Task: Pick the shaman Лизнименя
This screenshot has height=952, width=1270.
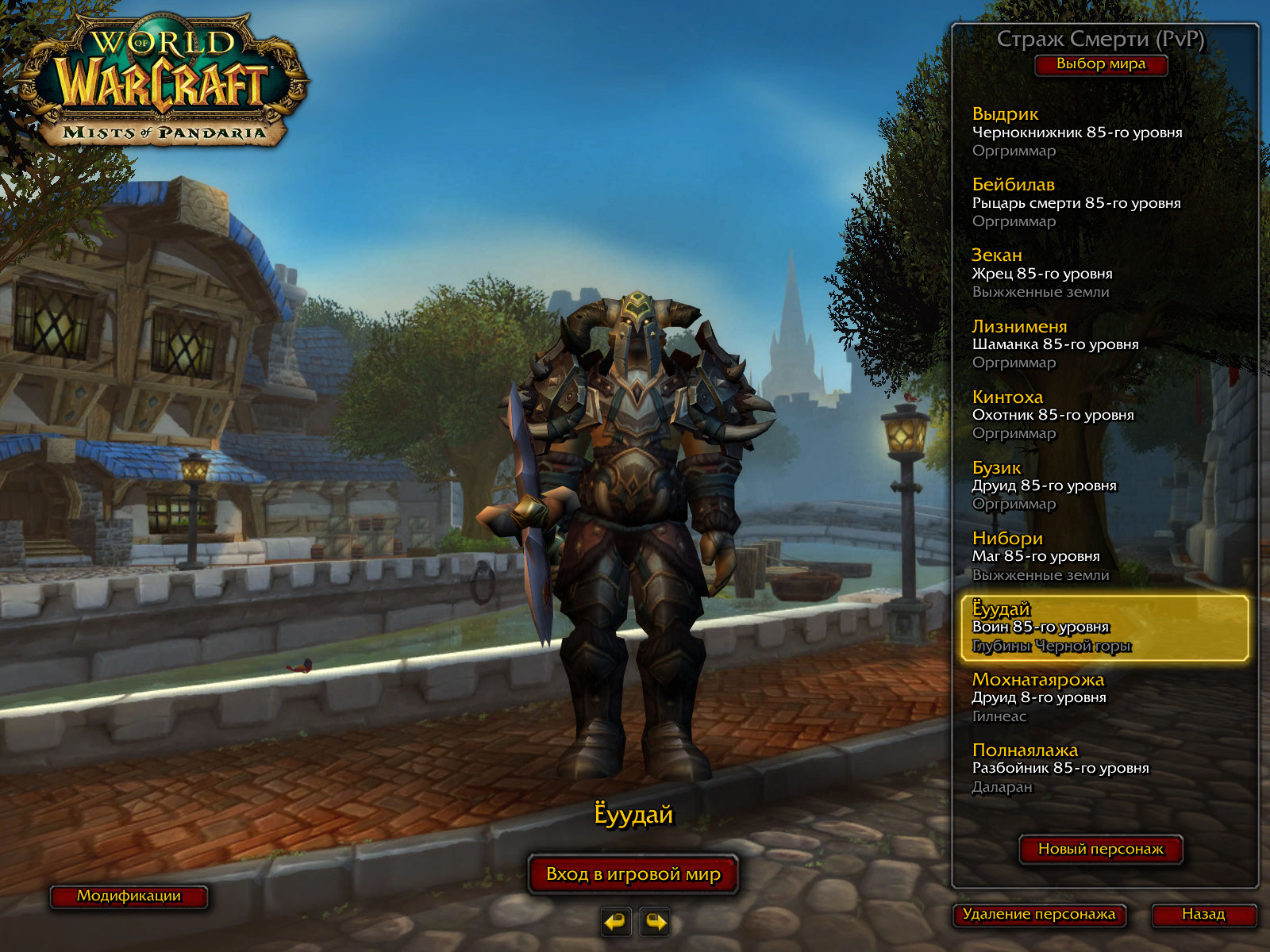Action: (1055, 344)
